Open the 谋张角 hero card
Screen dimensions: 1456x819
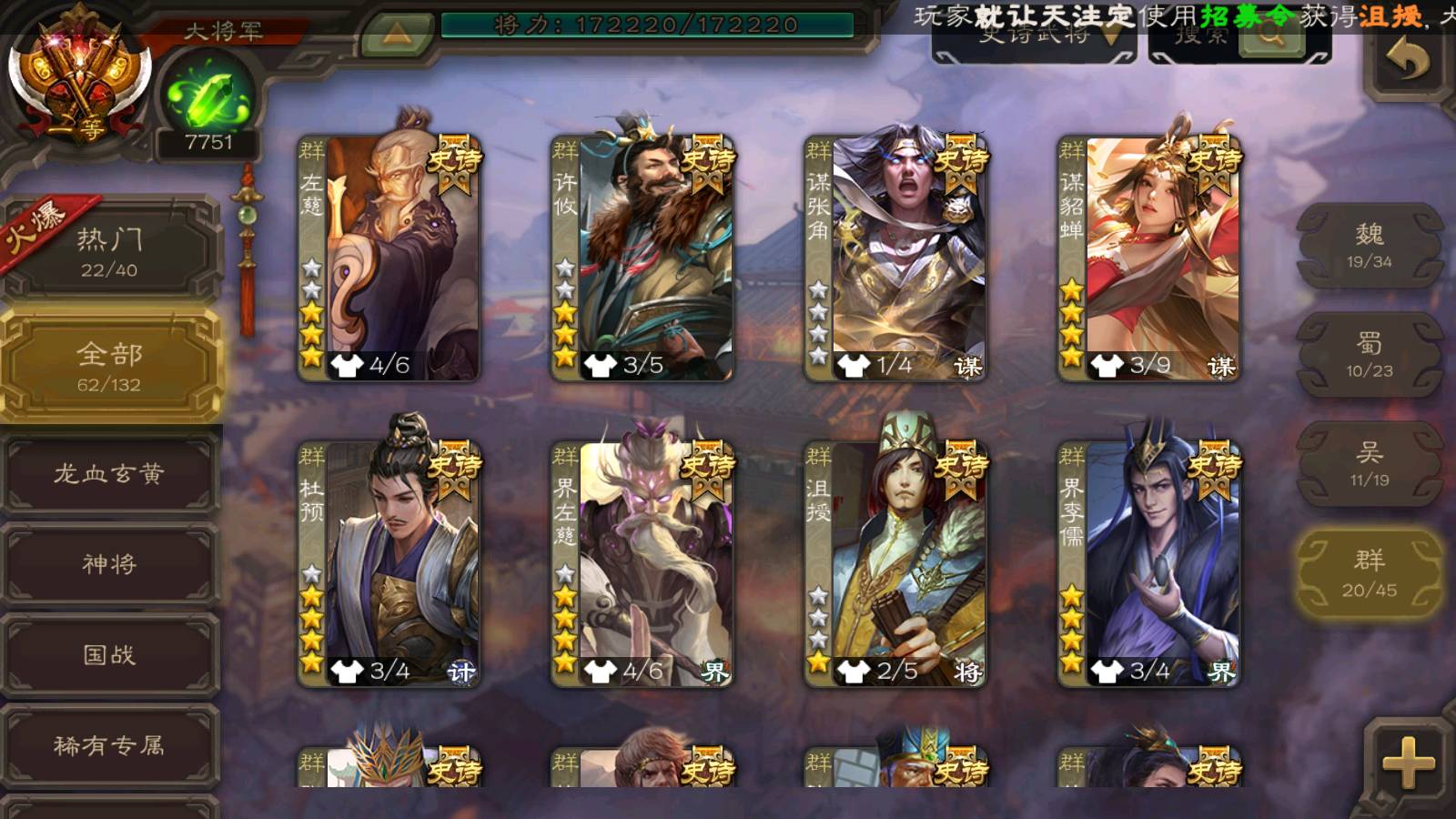895,258
